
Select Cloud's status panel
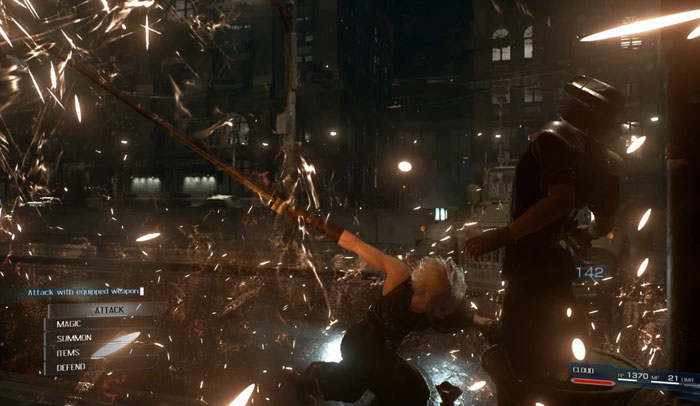coord(632,376)
